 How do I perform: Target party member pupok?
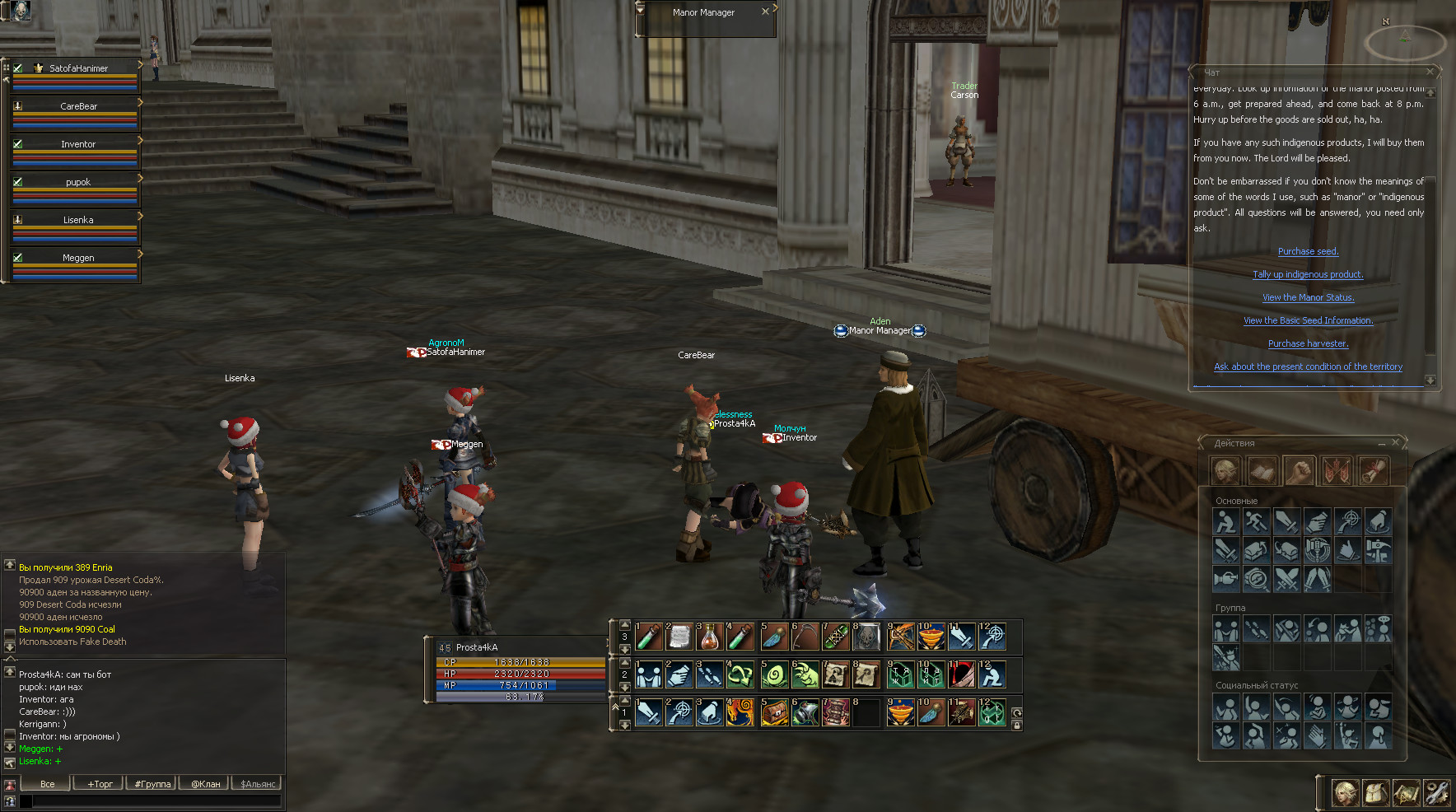pos(78,182)
